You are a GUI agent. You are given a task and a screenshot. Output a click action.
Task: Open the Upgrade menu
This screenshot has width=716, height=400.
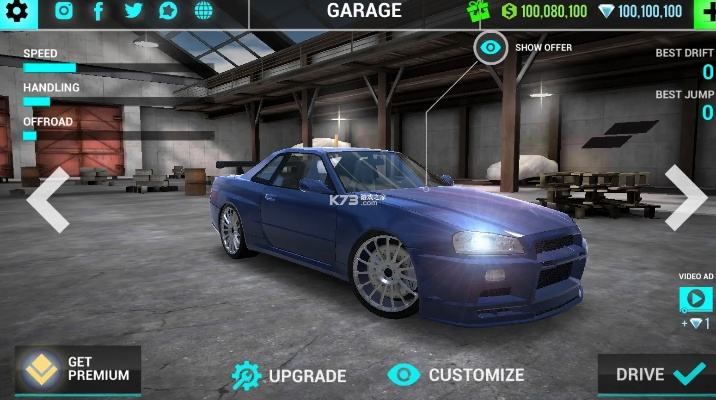click(289, 376)
